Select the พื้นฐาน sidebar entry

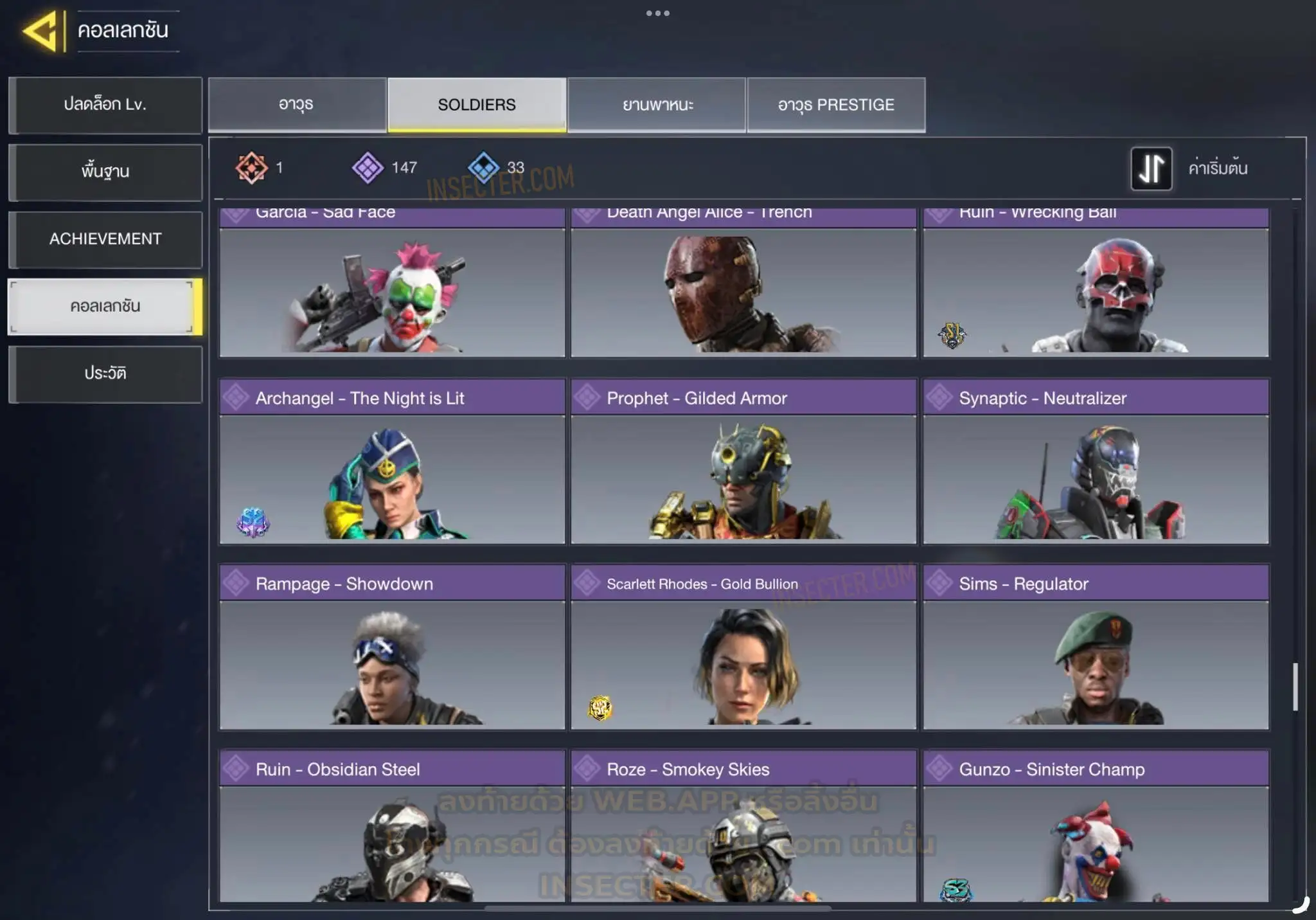click(105, 172)
